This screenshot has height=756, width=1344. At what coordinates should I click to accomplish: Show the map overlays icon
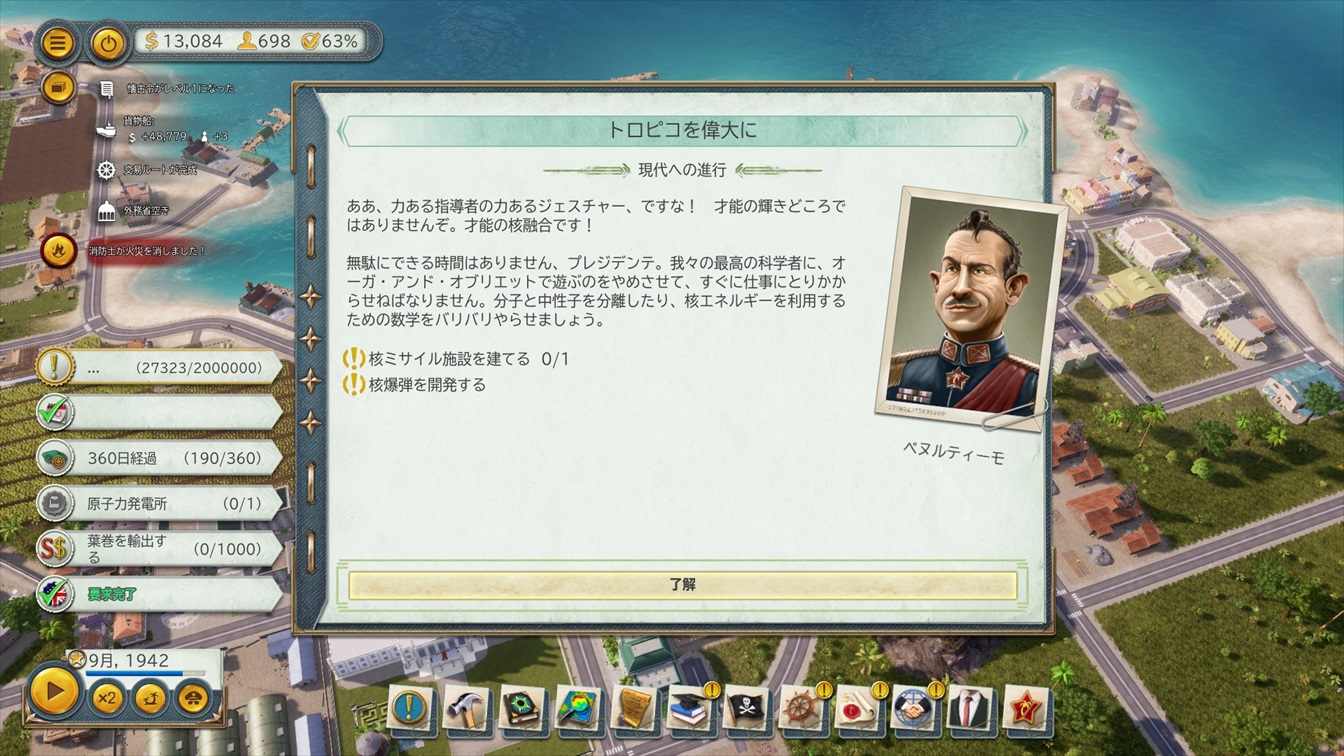tap(578, 709)
